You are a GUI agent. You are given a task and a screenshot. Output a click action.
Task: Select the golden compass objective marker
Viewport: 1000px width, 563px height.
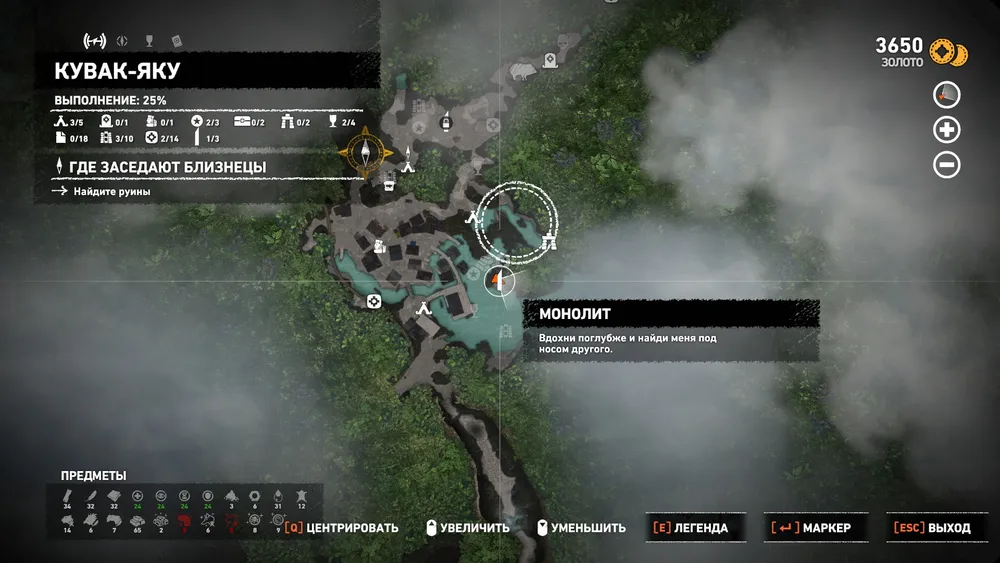367,151
